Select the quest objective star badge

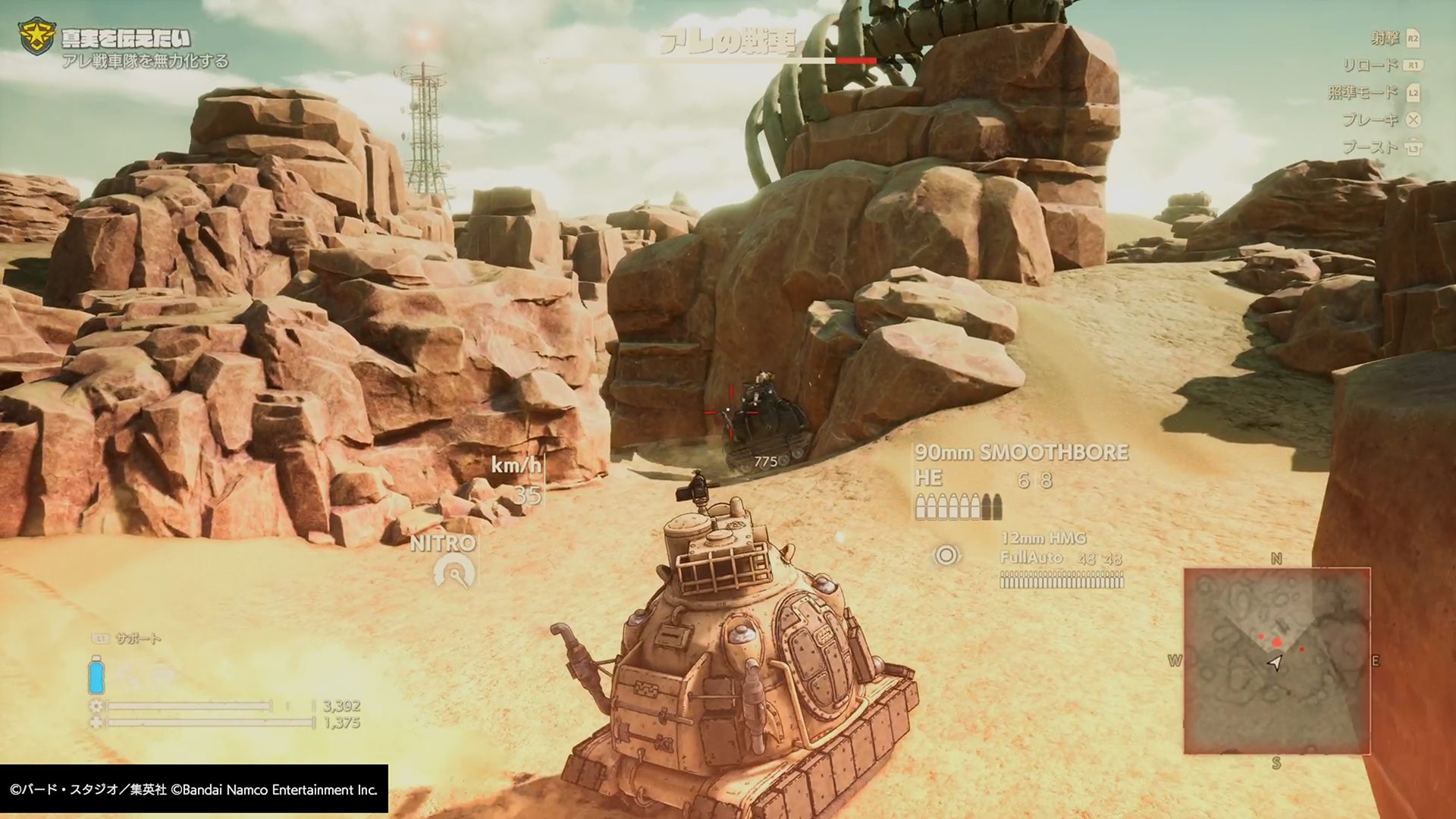[36, 39]
